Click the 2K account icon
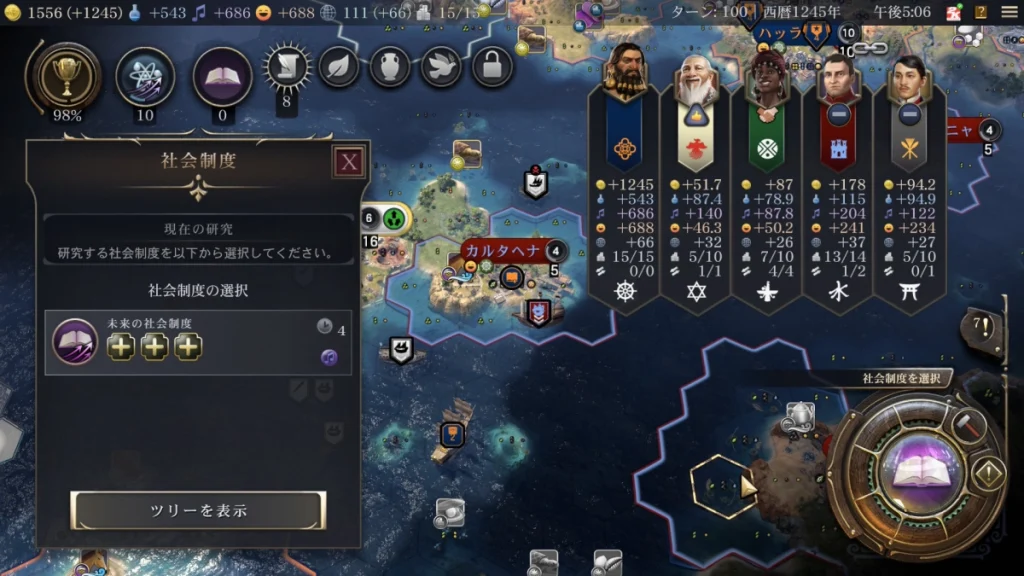Screen dimensions: 1024x576 click(x=953, y=12)
